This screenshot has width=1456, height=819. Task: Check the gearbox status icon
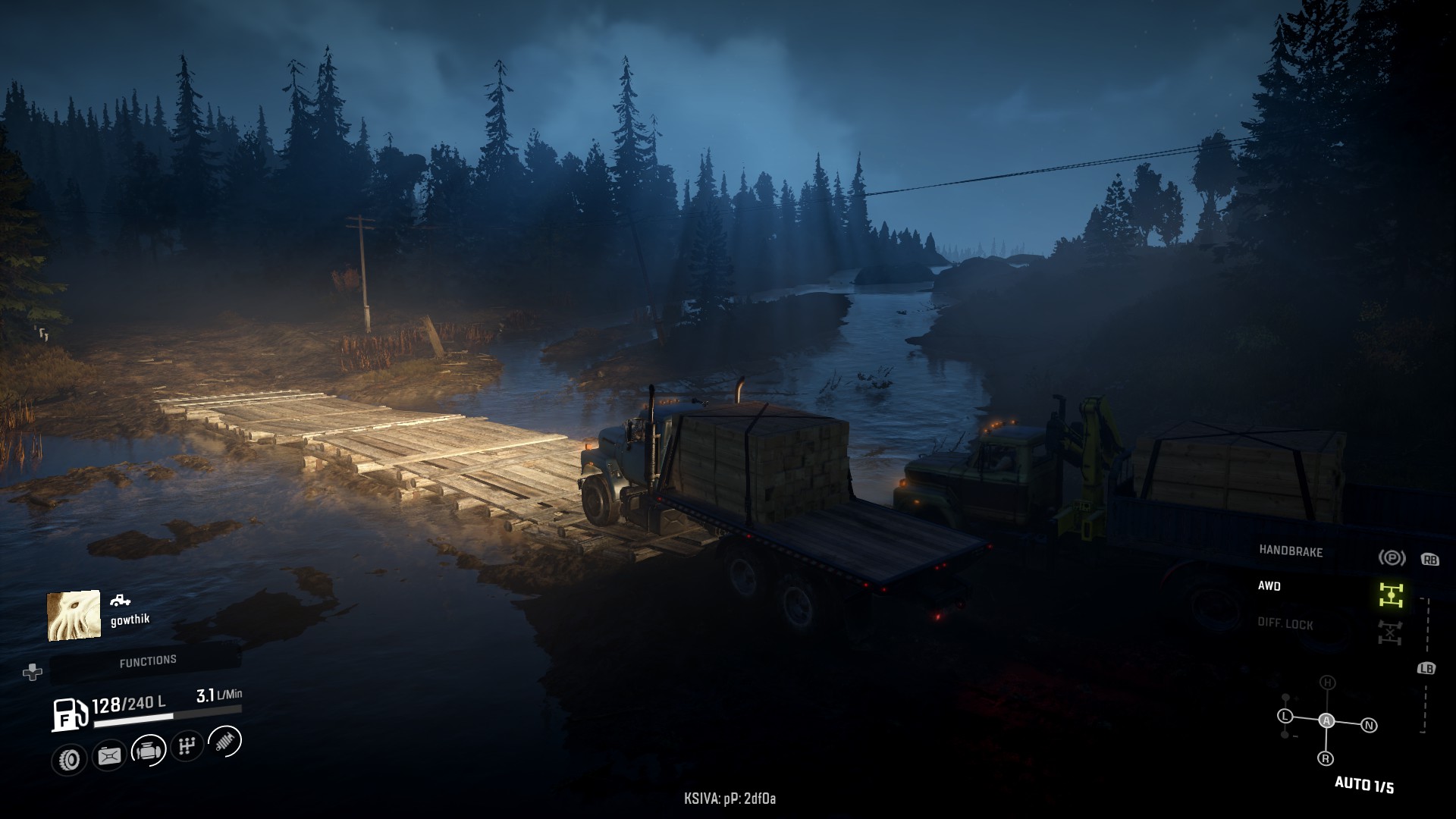[187, 746]
